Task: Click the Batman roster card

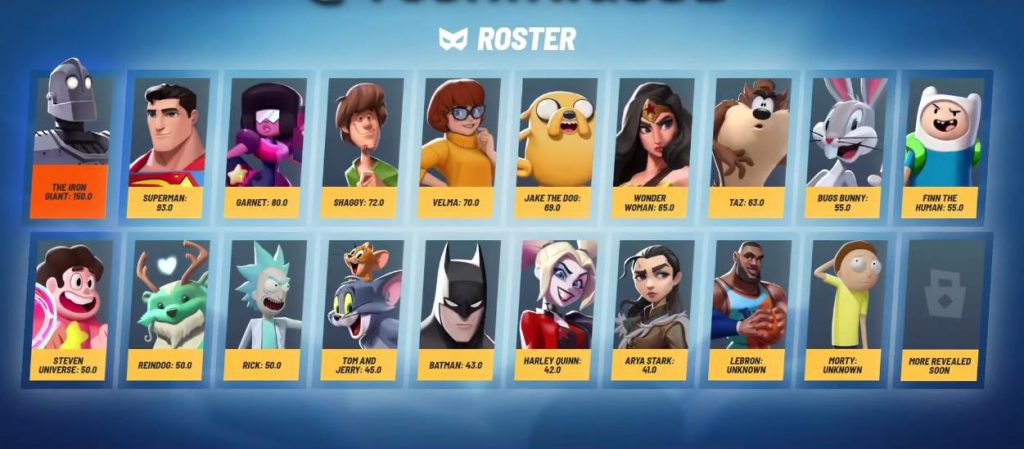Action: pos(457,310)
